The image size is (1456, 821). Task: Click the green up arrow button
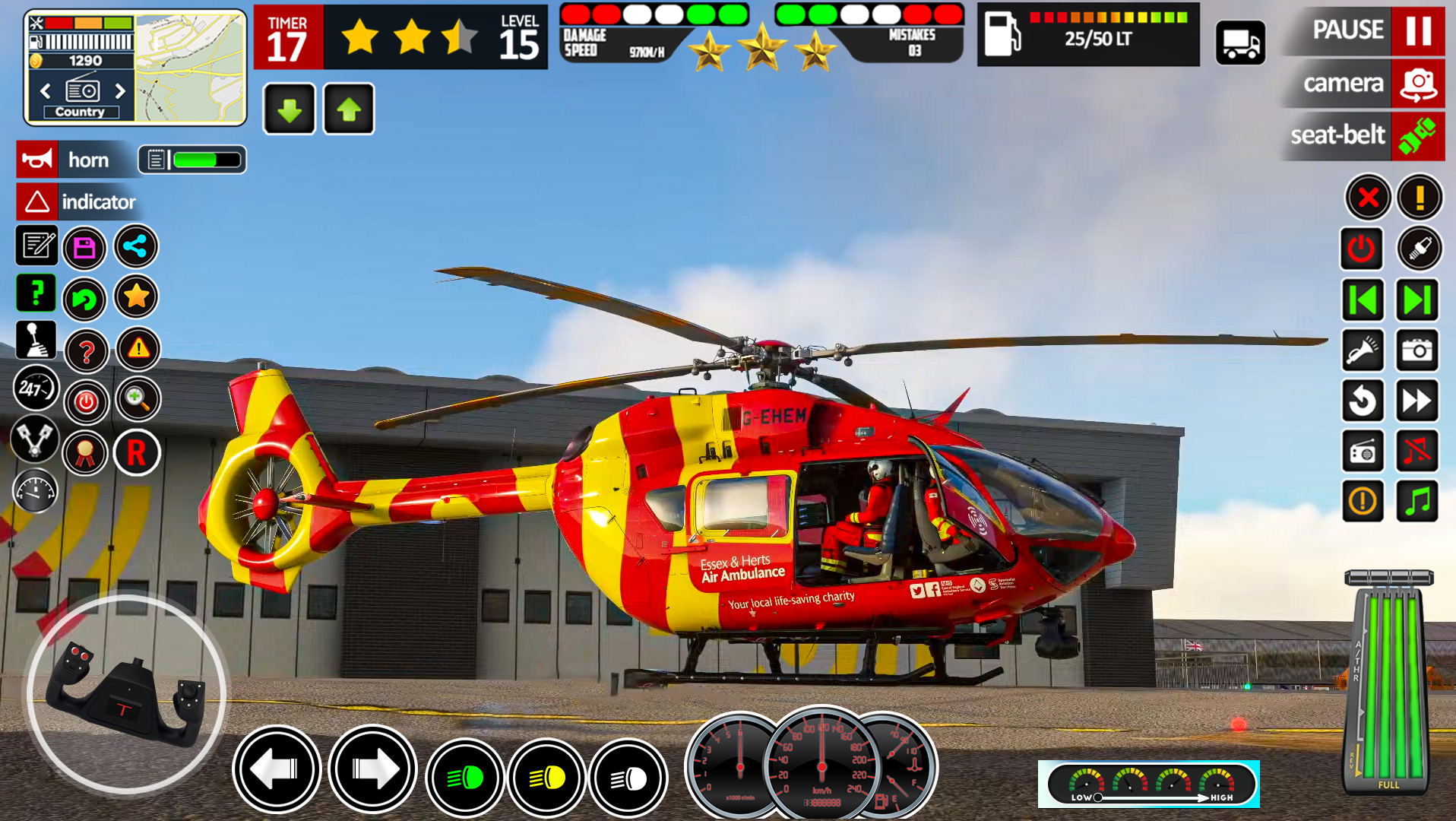click(x=349, y=109)
